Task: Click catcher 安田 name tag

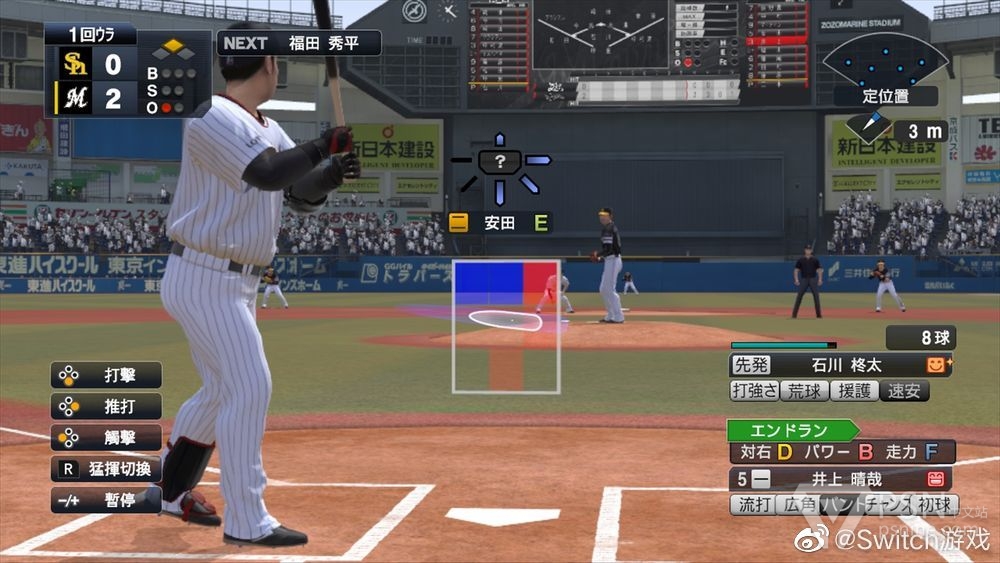Action: point(499,222)
